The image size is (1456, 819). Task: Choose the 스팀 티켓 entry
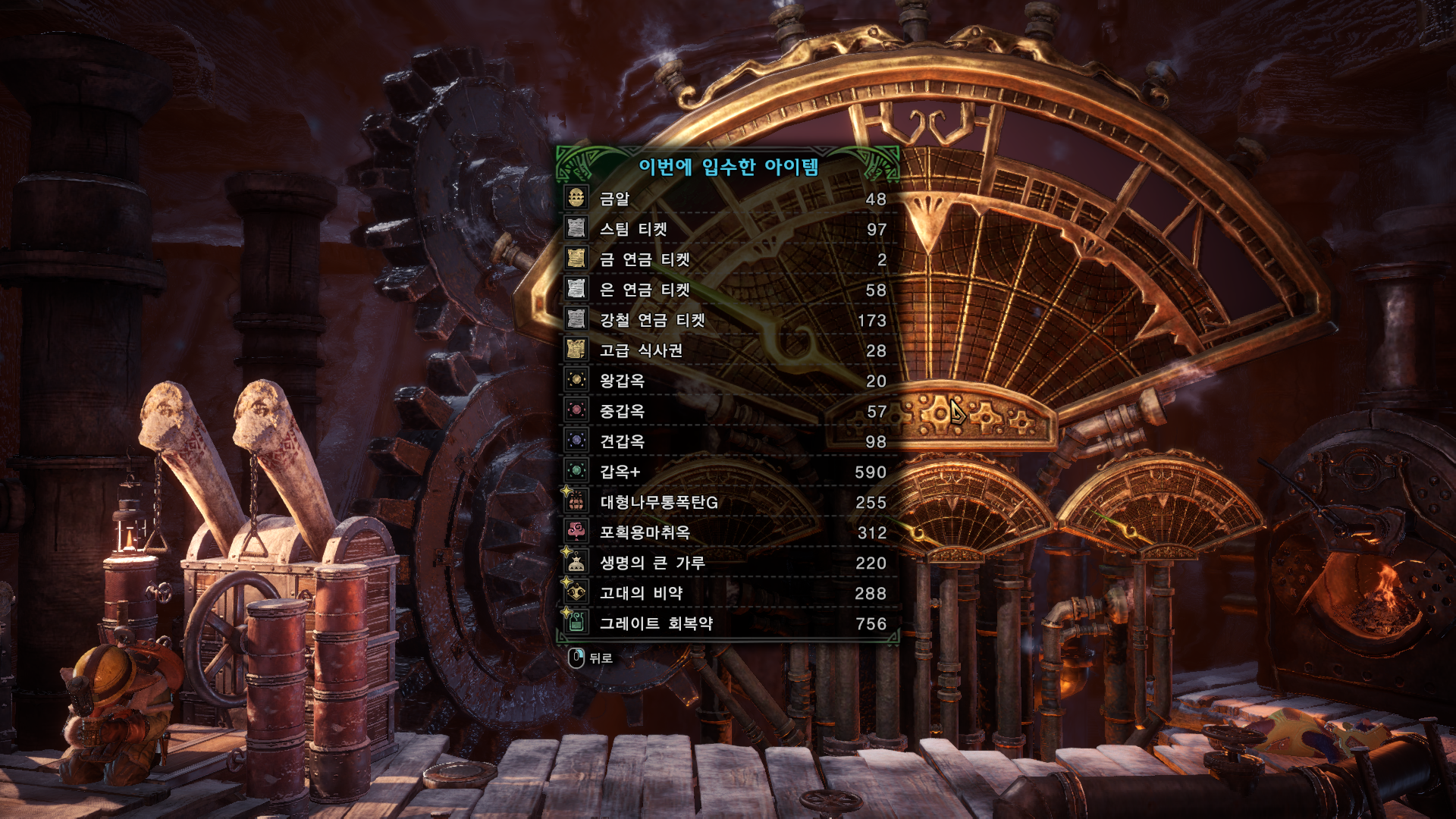728,229
